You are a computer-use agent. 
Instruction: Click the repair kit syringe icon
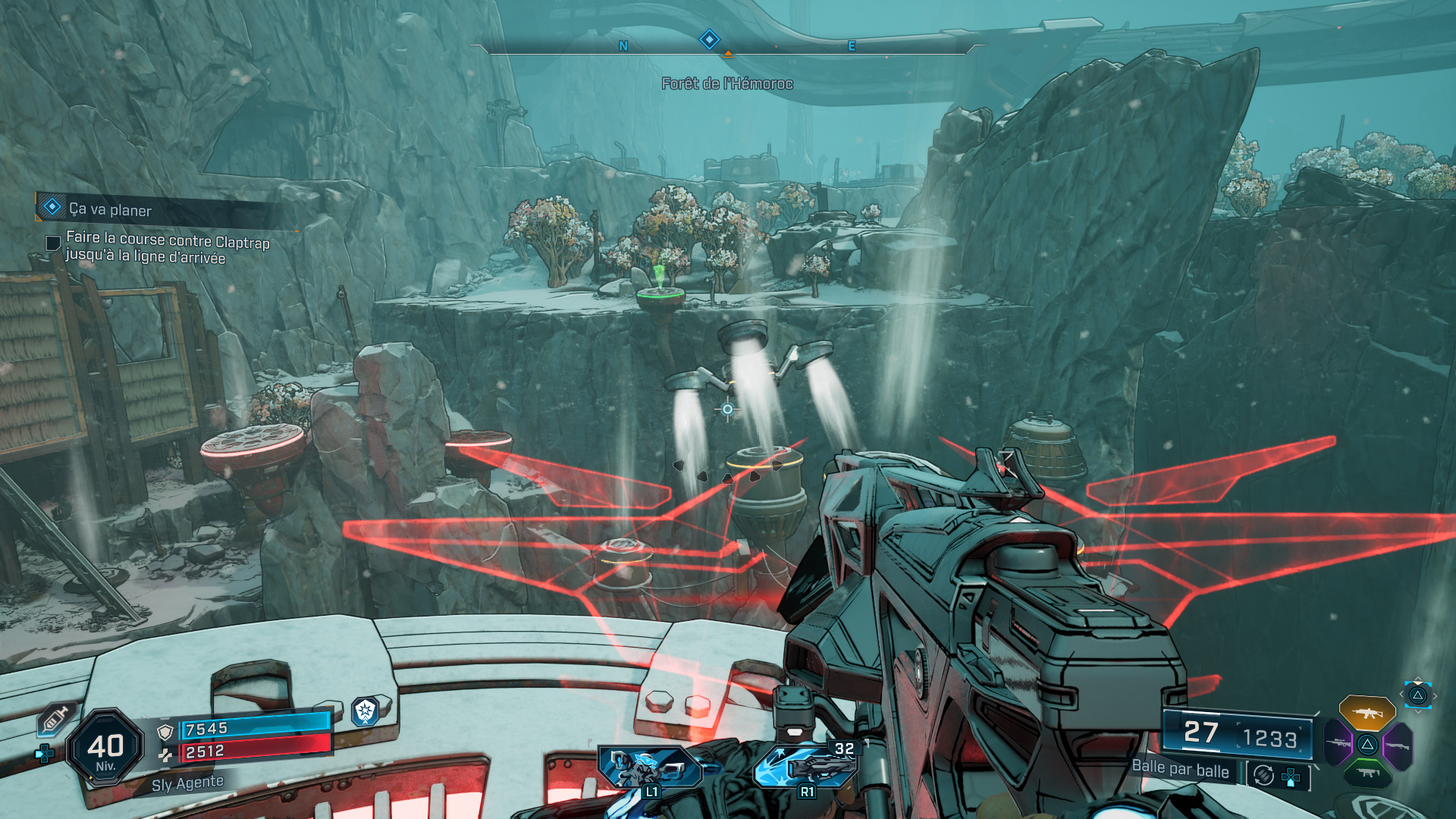pos(56,718)
